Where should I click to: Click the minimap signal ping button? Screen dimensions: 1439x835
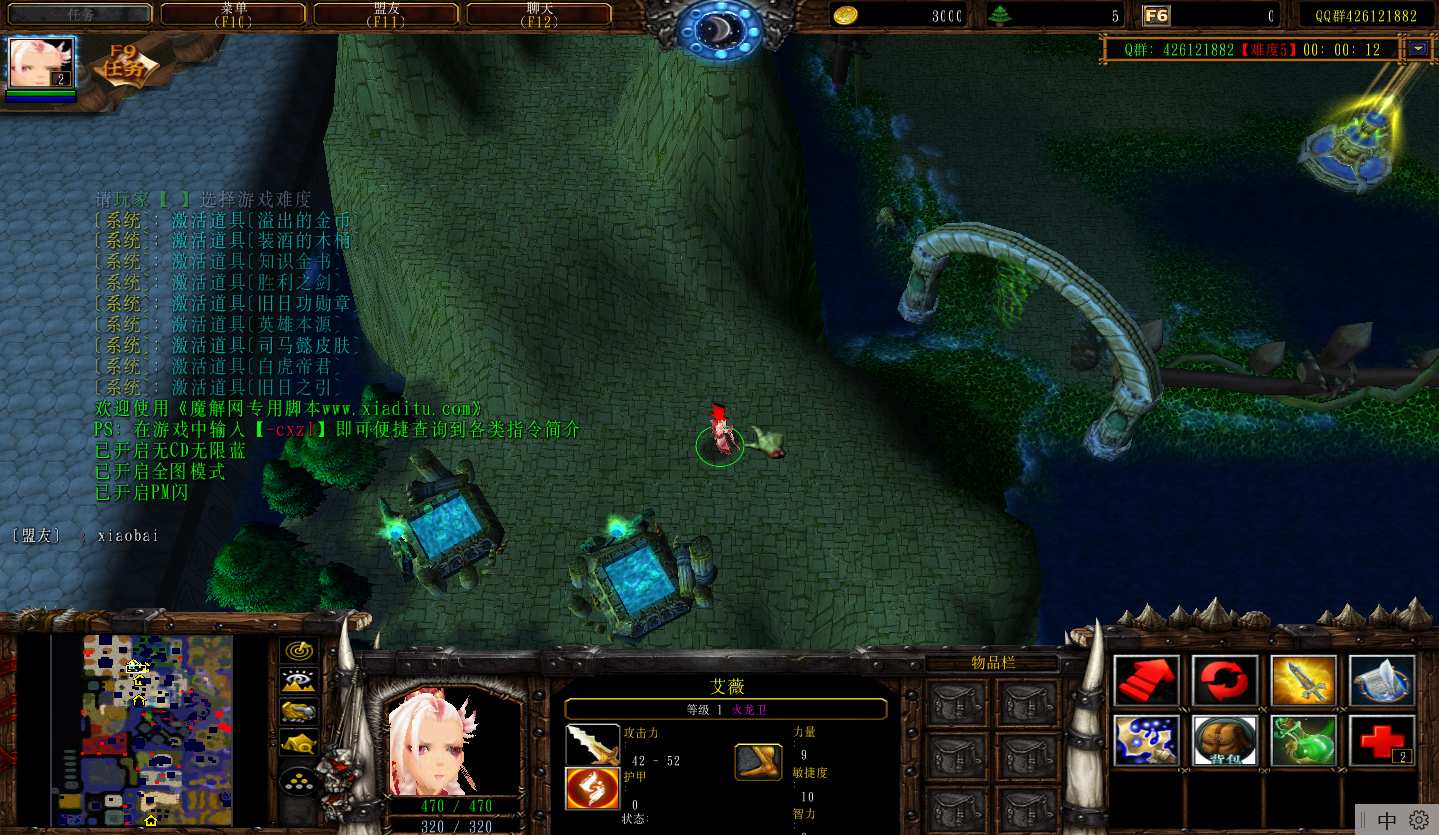pyautogui.click(x=298, y=651)
